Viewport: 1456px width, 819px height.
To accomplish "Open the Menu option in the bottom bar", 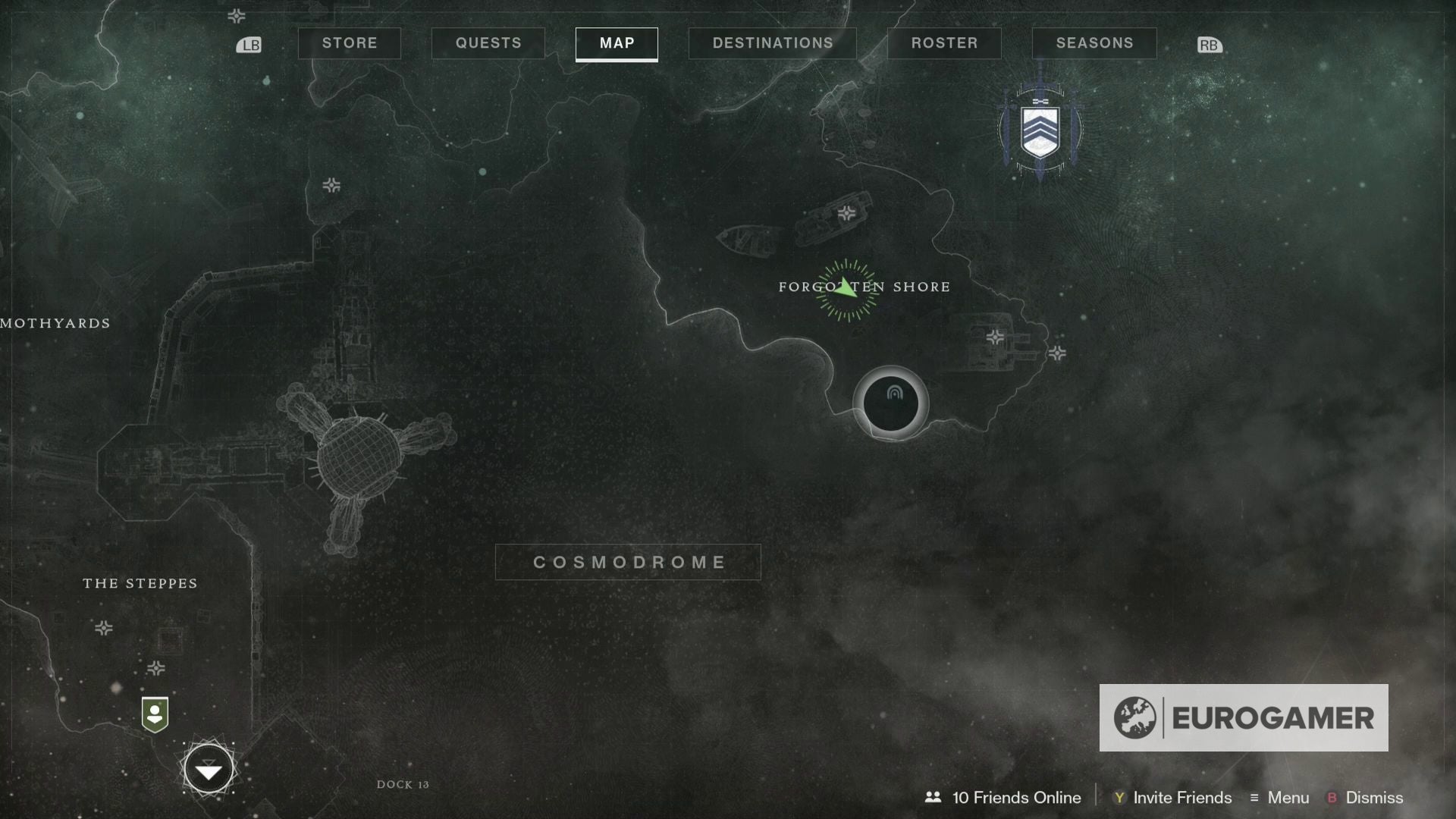I will click(x=1289, y=798).
